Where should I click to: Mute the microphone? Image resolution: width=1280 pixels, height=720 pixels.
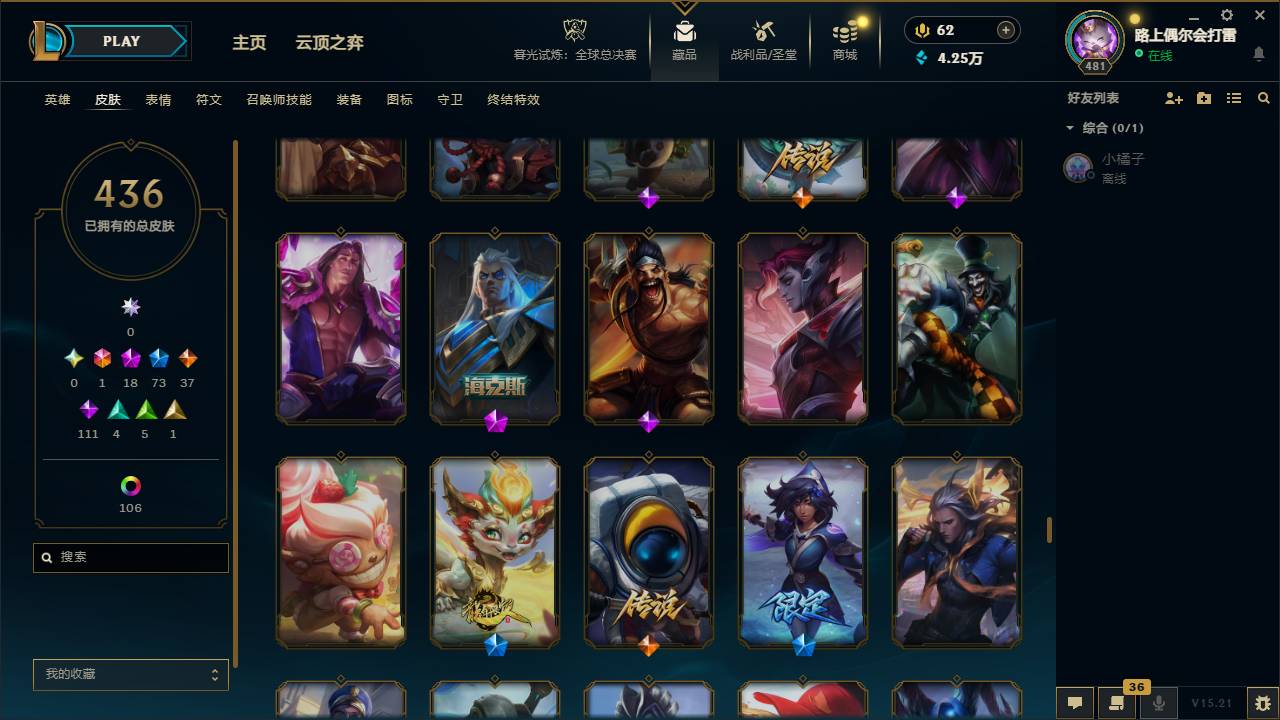[x=1161, y=704]
